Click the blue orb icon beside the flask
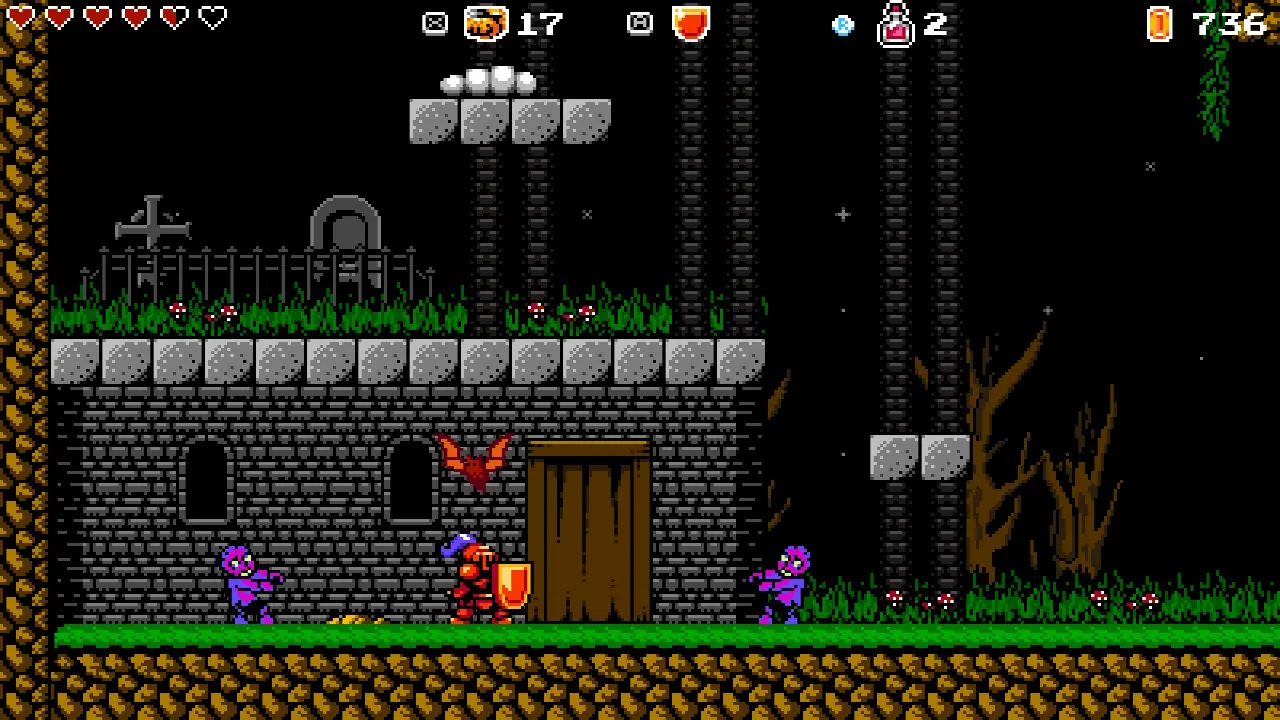Viewport: 1280px width, 720px height. 843,26
